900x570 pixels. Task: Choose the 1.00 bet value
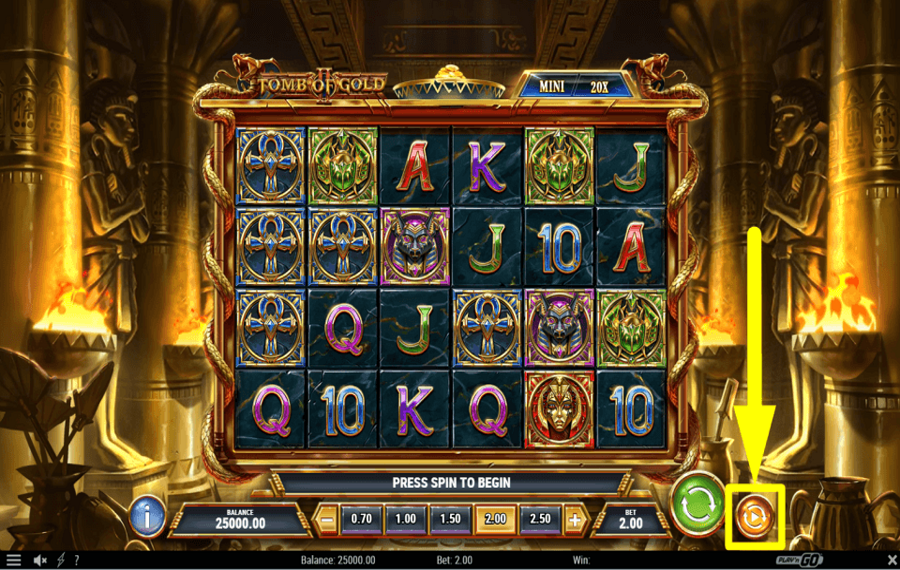pyautogui.click(x=405, y=520)
